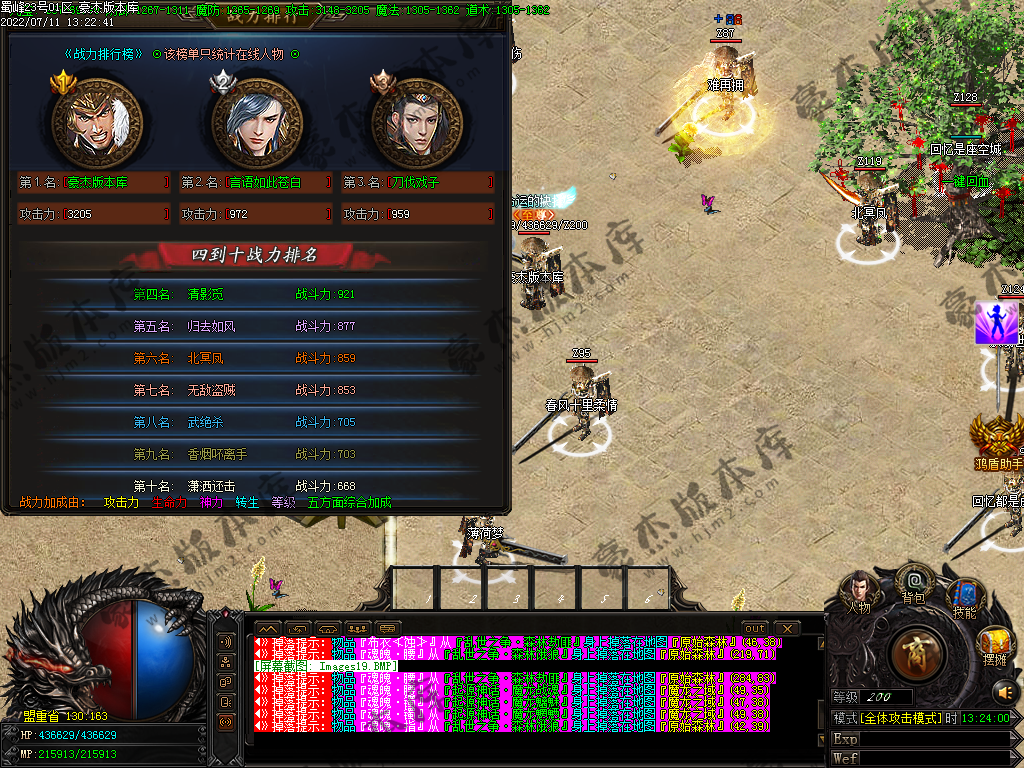The height and width of the screenshot is (768, 1024).
Task: Close the chat panel with X
Action: [787, 628]
